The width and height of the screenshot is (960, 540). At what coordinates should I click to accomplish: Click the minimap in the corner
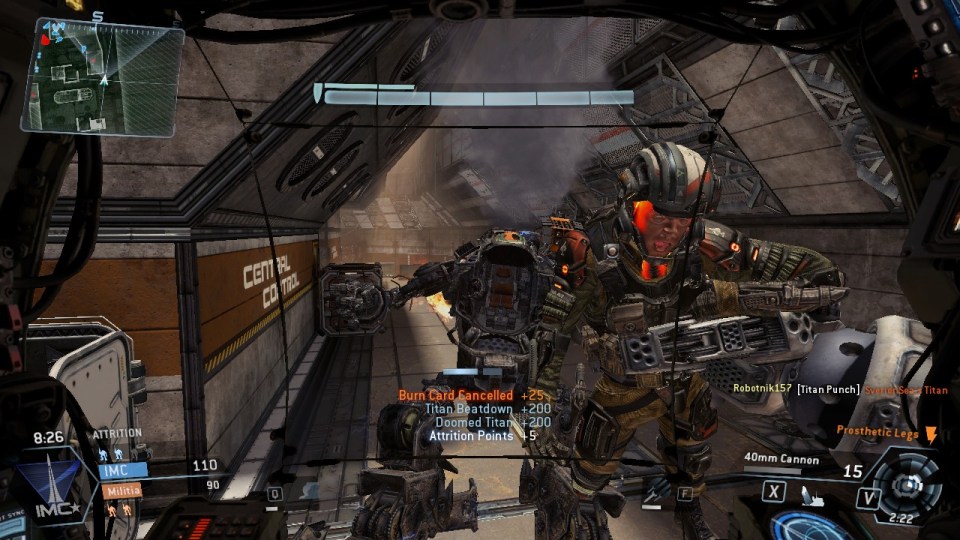point(102,76)
